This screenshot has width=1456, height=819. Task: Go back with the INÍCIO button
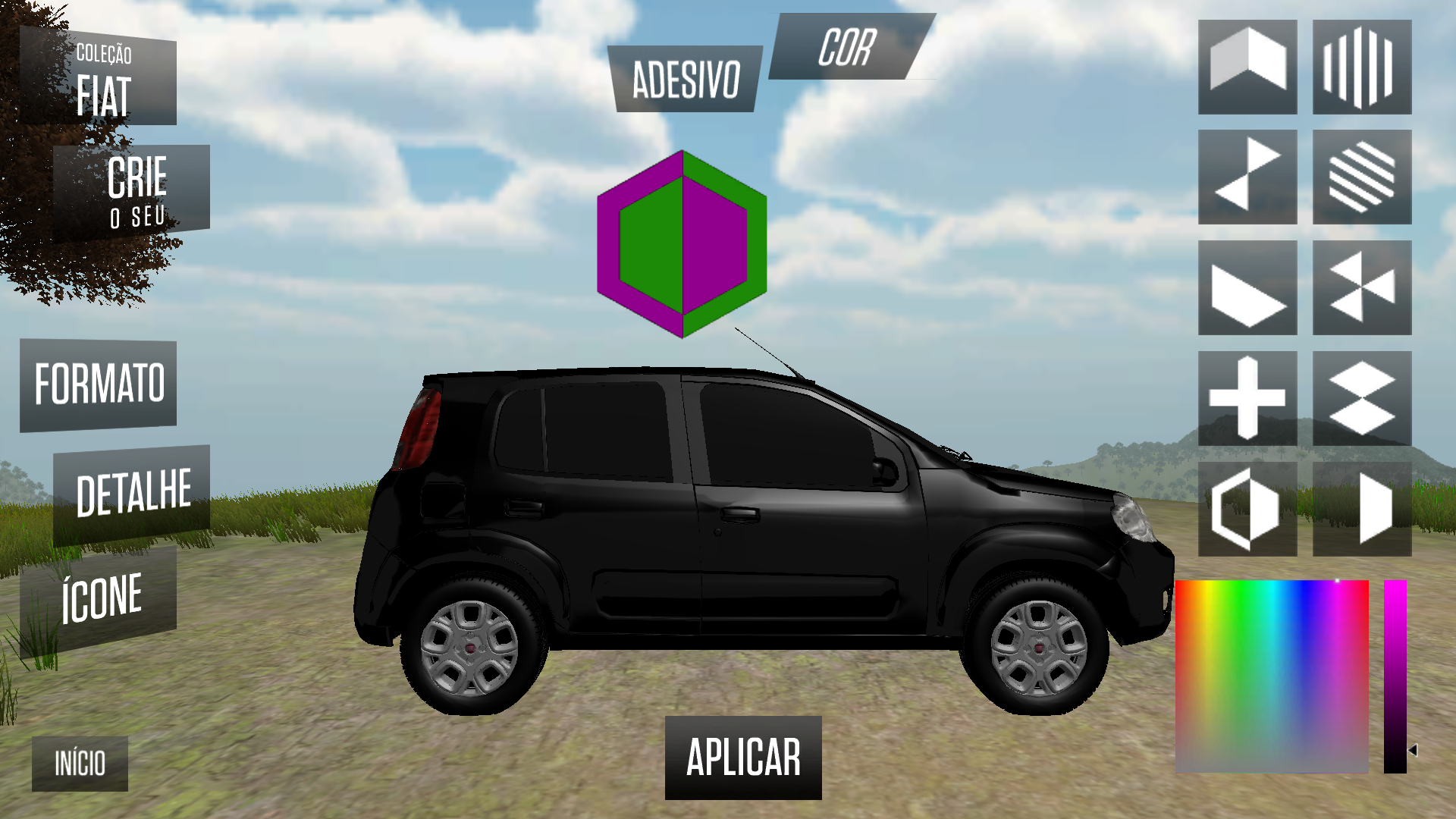coord(80,764)
